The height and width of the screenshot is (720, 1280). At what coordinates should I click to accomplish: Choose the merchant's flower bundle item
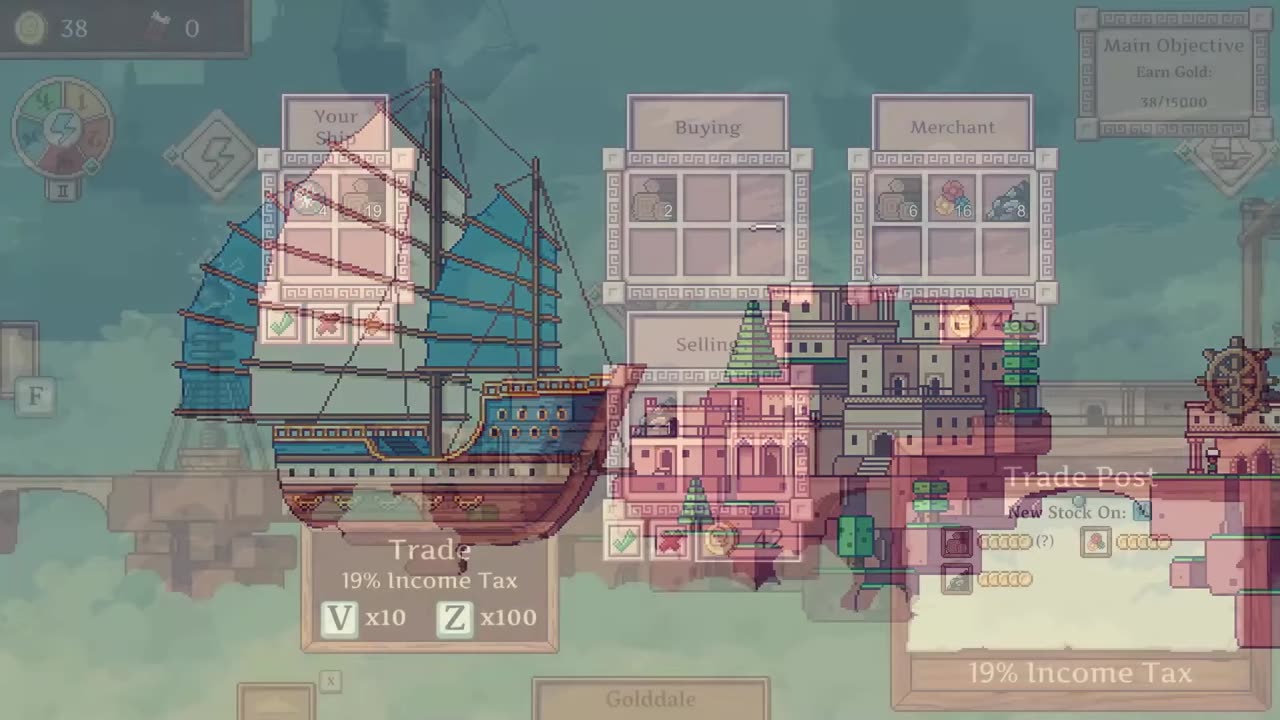coord(951,198)
